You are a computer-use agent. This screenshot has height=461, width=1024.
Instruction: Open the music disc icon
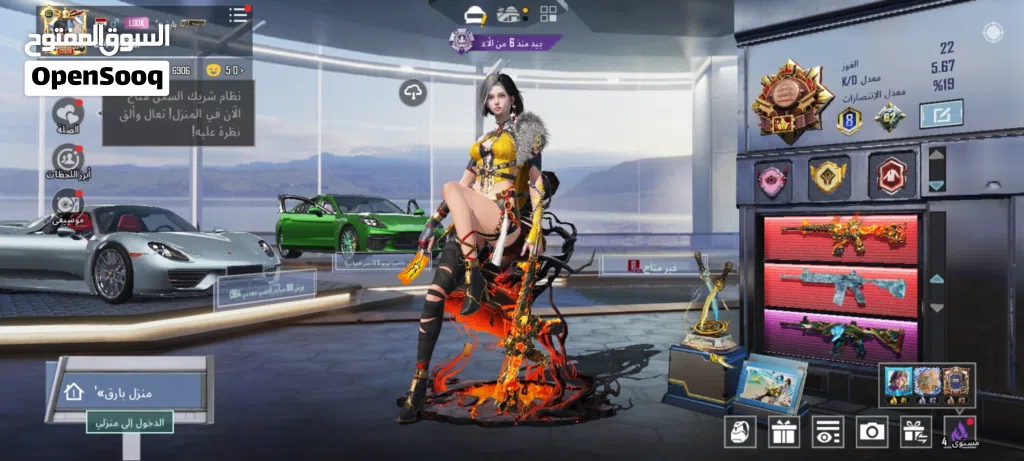pyautogui.click(x=67, y=203)
